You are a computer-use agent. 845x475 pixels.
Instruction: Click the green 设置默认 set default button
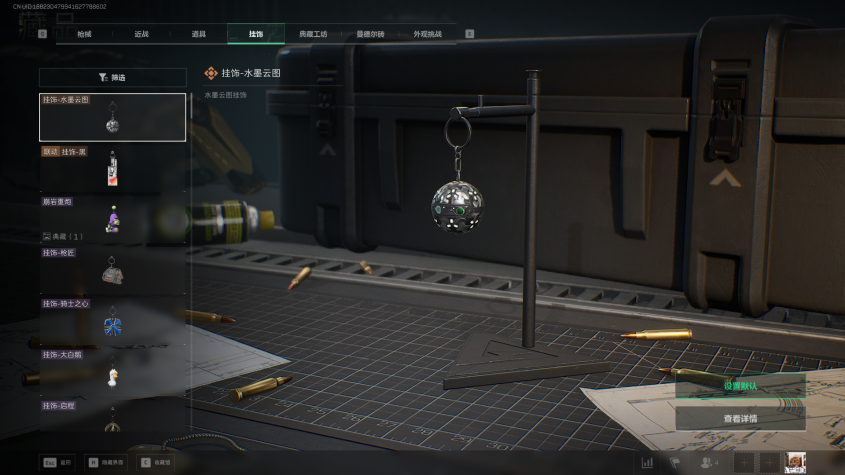[x=740, y=386]
